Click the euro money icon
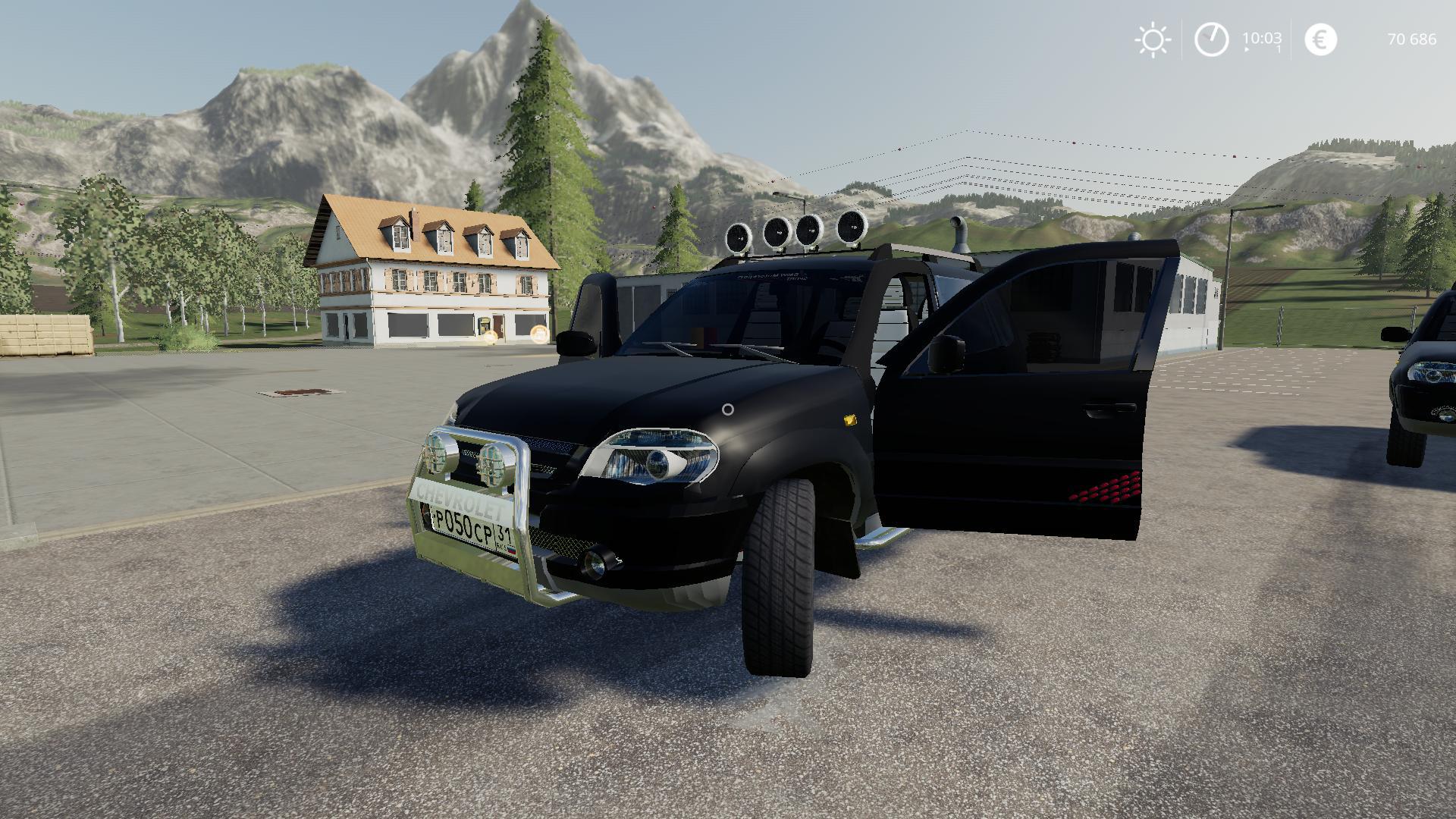 coord(1320,39)
